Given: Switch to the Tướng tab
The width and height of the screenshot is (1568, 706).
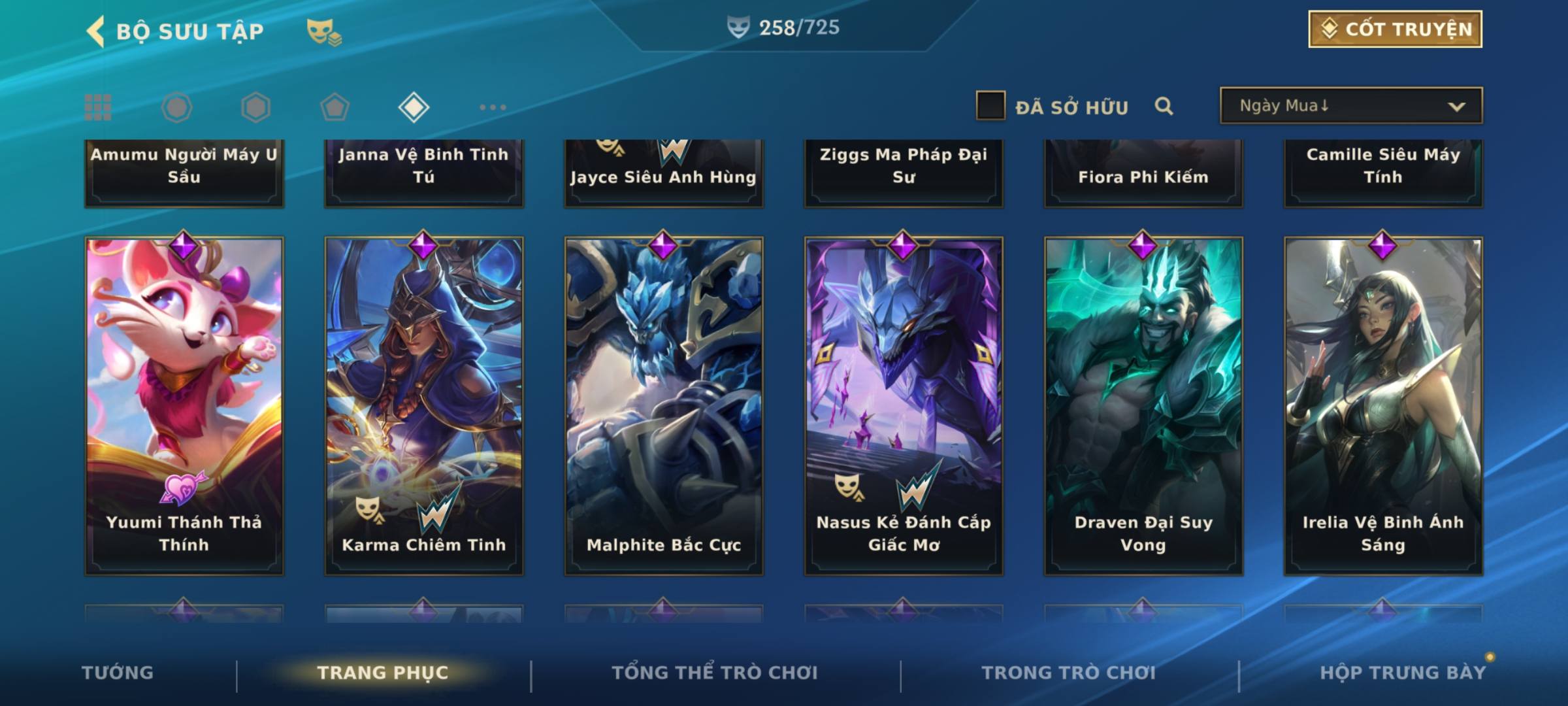Looking at the screenshot, I should (118, 673).
